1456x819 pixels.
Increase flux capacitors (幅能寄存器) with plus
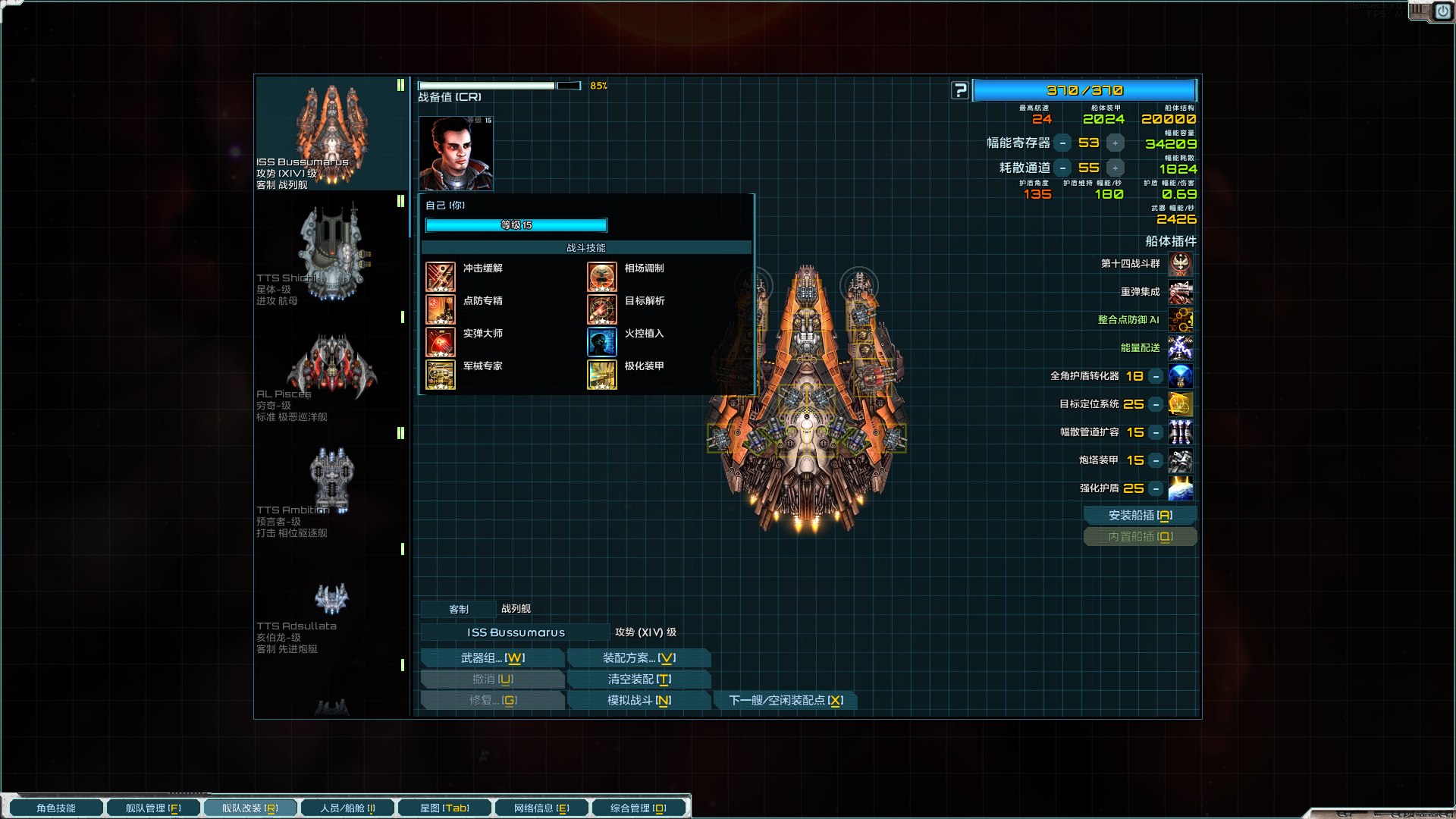click(x=1115, y=143)
